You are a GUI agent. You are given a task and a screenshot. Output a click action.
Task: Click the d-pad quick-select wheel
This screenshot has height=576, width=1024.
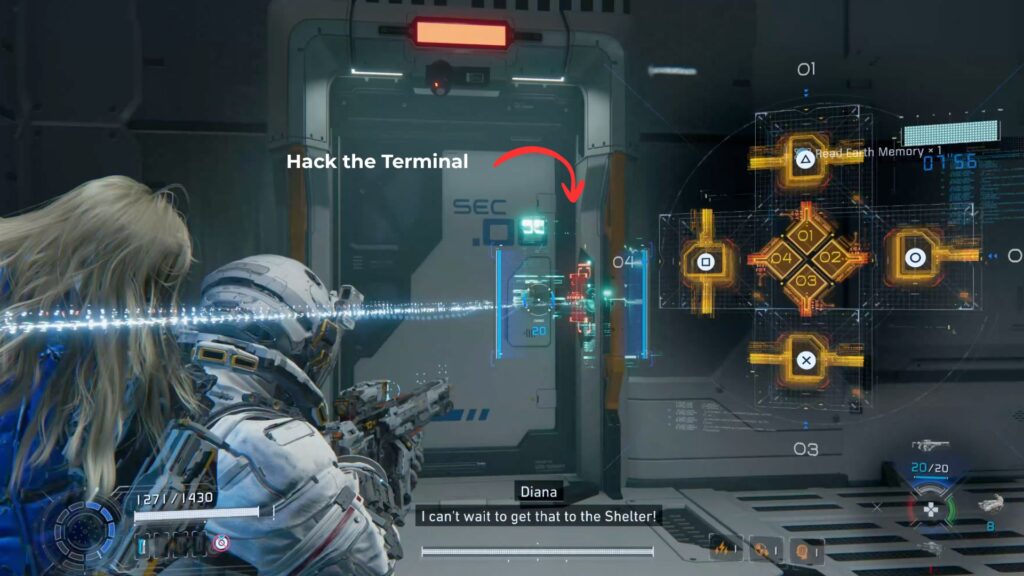[x=930, y=509]
